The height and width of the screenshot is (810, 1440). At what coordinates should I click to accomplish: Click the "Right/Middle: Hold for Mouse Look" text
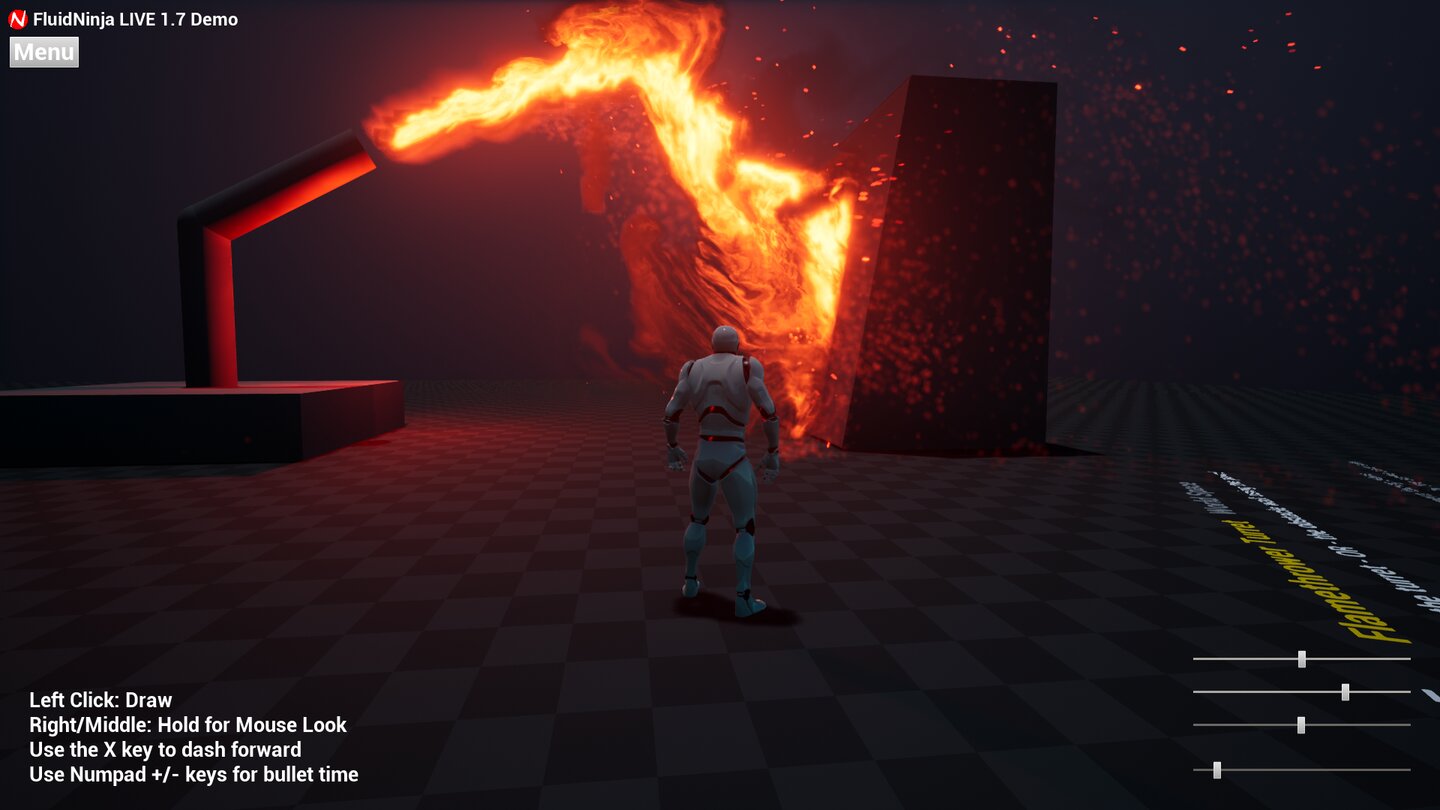click(x=186, y=725)
